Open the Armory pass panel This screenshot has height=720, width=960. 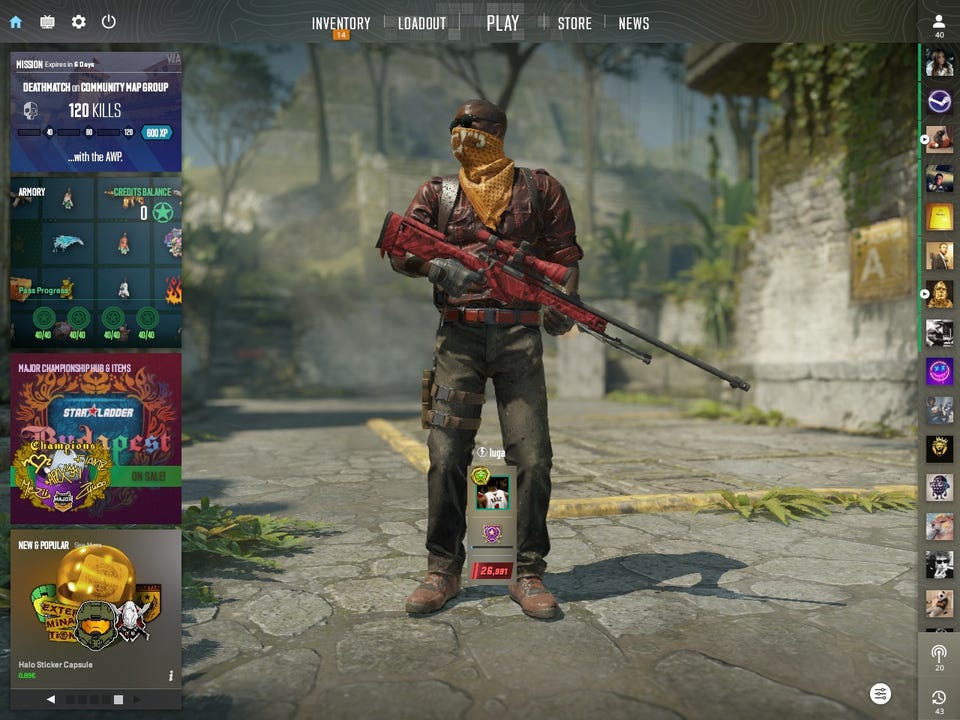click(x=96, y=263)
